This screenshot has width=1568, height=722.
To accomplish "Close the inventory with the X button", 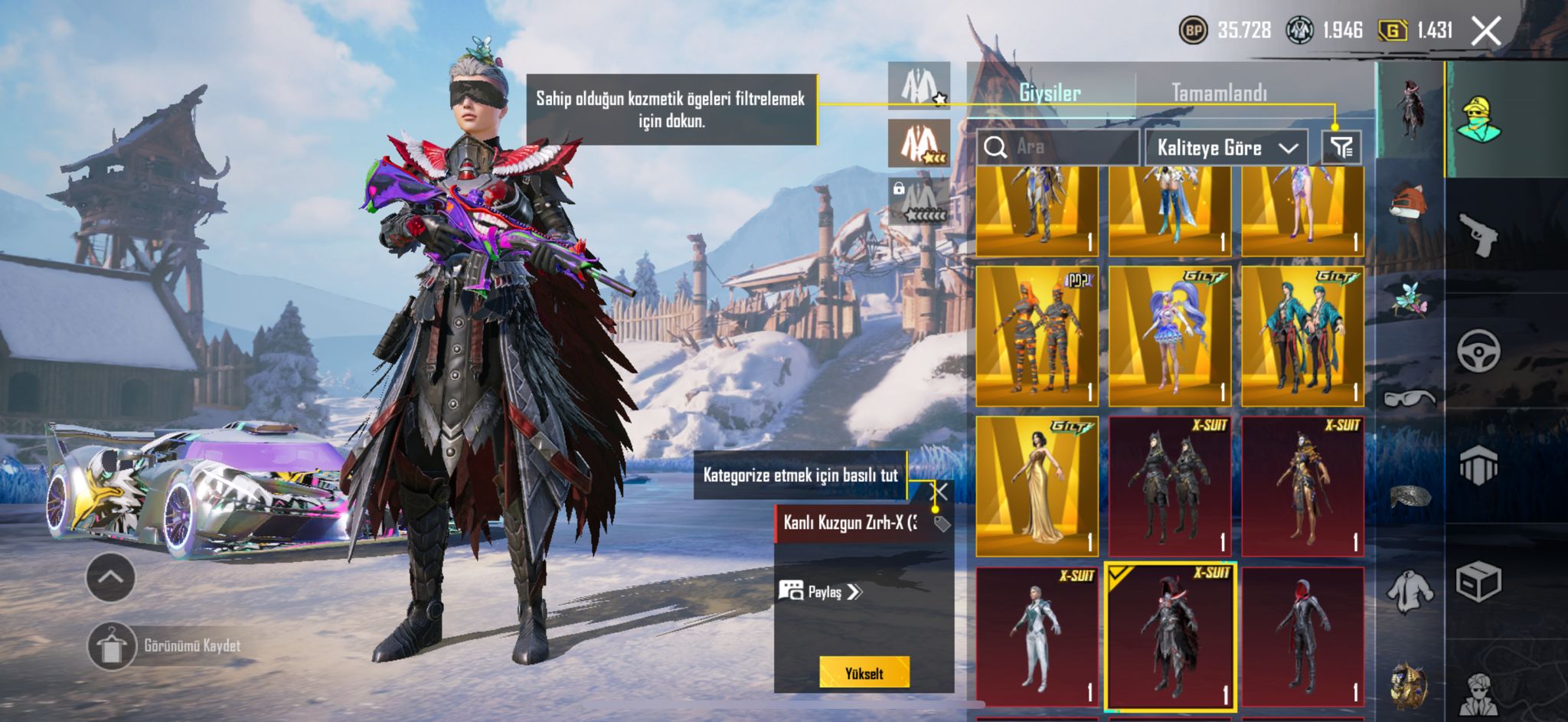I will click(x=1485, y=31).
